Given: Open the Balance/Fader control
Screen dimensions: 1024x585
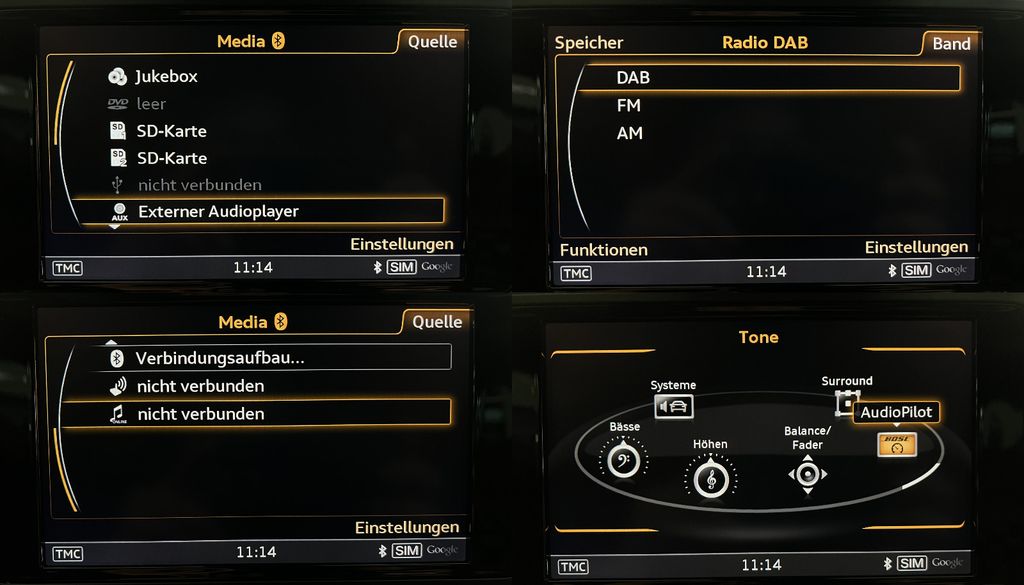Looking at the screenshot, I should pos(807,473).
